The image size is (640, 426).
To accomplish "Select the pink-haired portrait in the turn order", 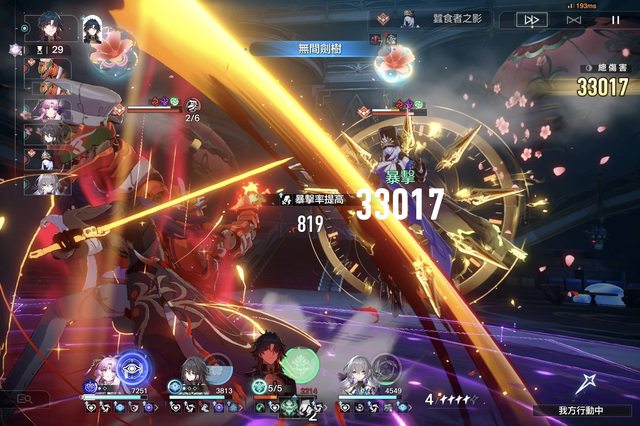I will tap(47, 109).
